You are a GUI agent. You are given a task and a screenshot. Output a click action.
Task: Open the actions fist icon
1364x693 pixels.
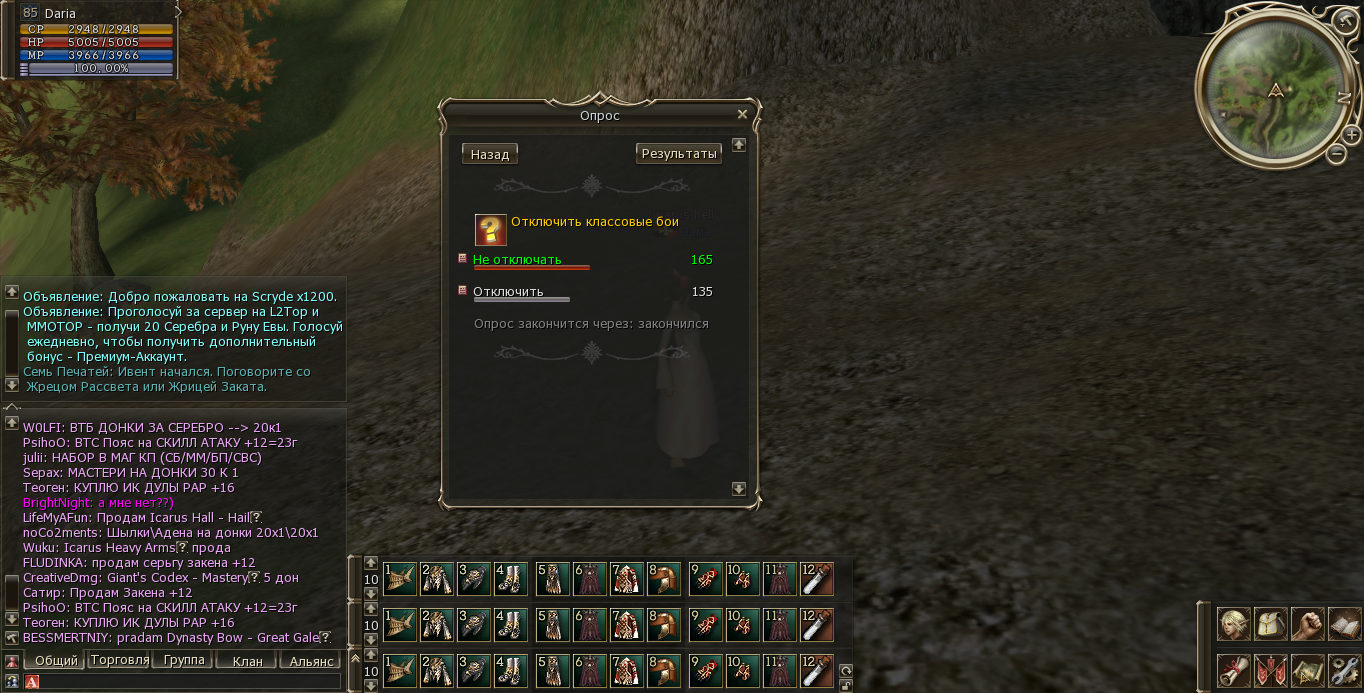tap(1307, 624)
